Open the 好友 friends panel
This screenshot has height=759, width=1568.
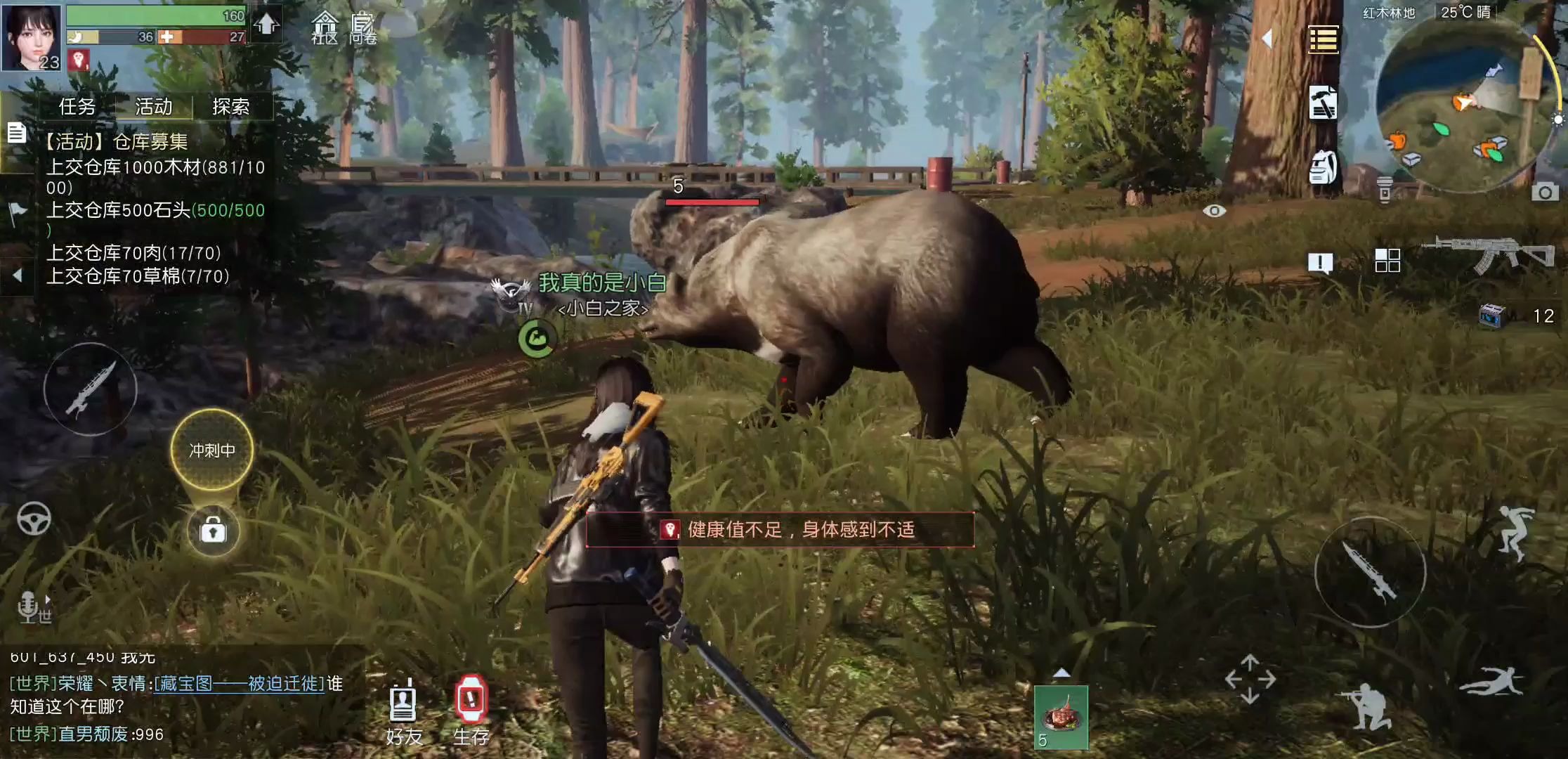click(x=403, y=711)
